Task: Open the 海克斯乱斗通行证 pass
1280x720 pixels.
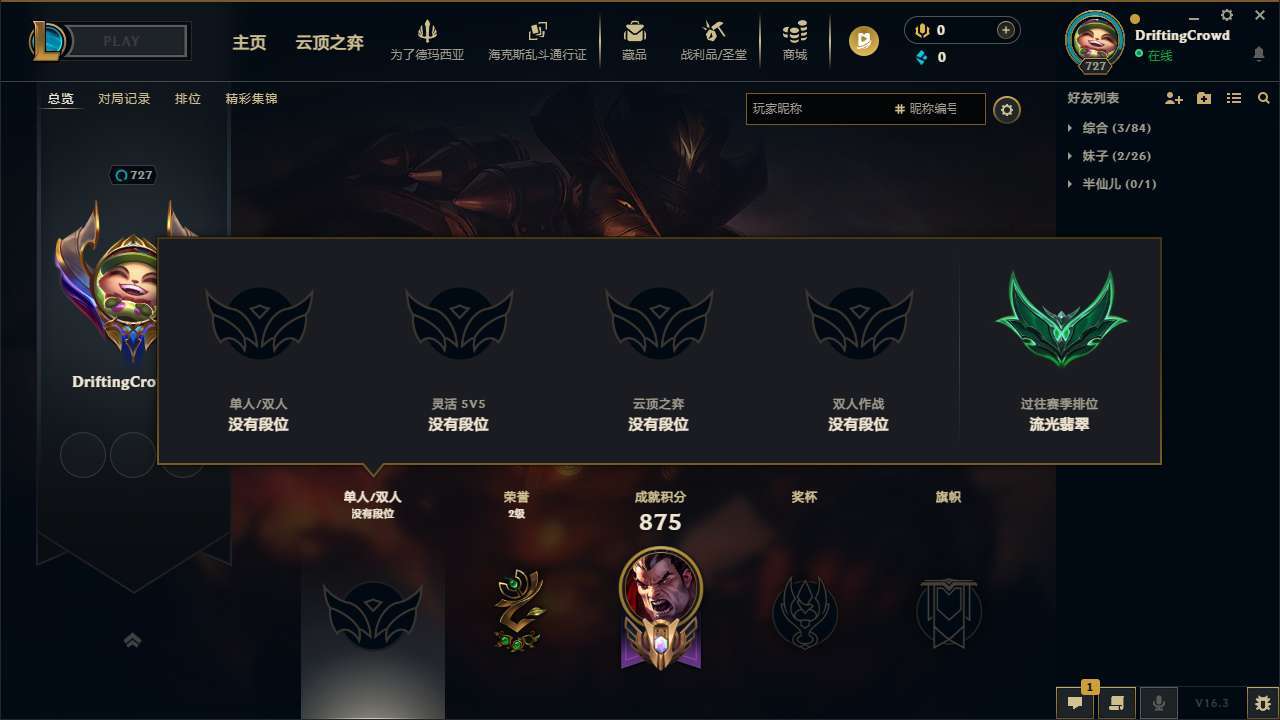Action: [540, 41]
